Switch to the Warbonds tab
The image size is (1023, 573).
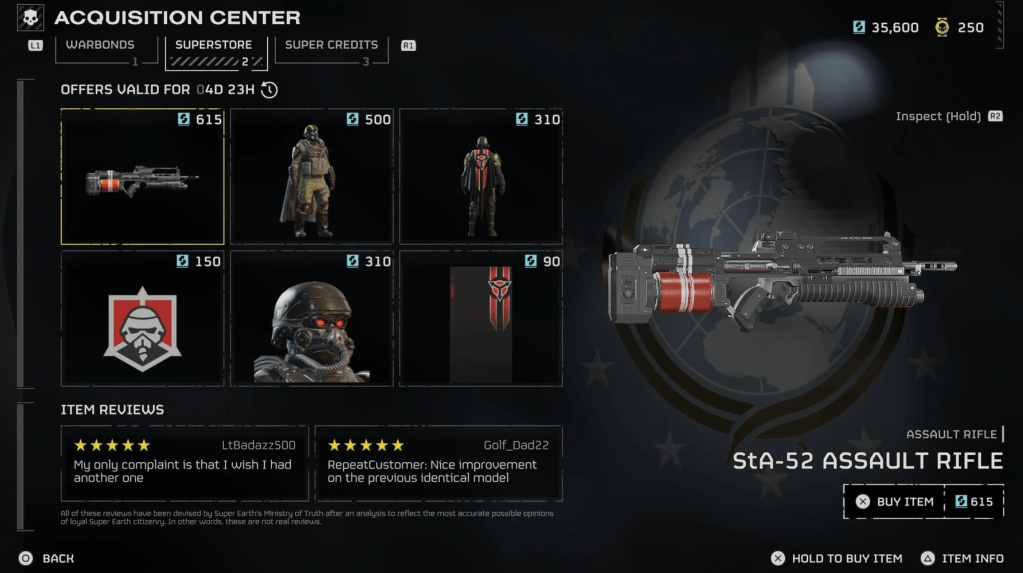[x=99, y=46]
